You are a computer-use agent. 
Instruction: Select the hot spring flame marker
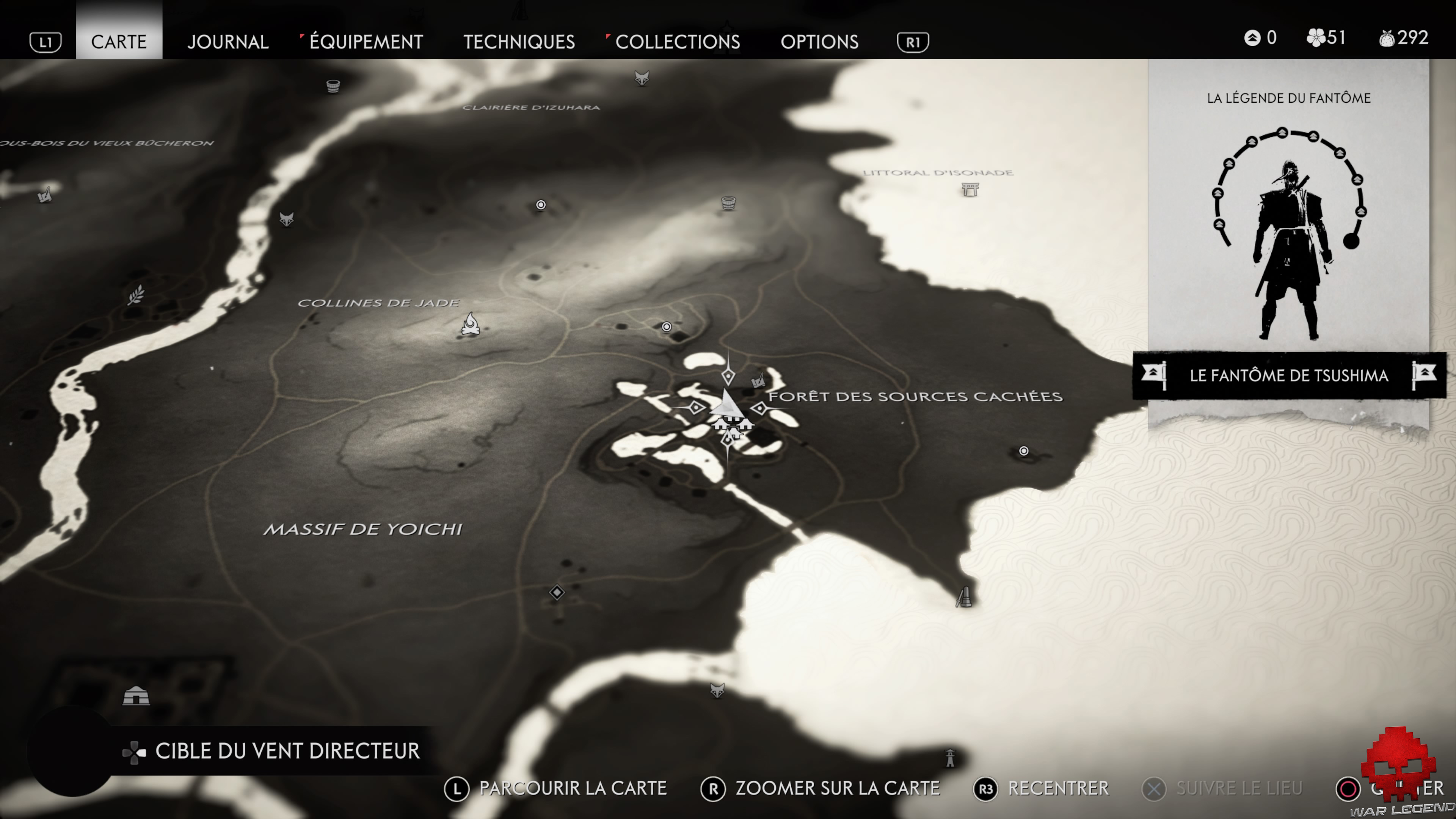(470, 325)
